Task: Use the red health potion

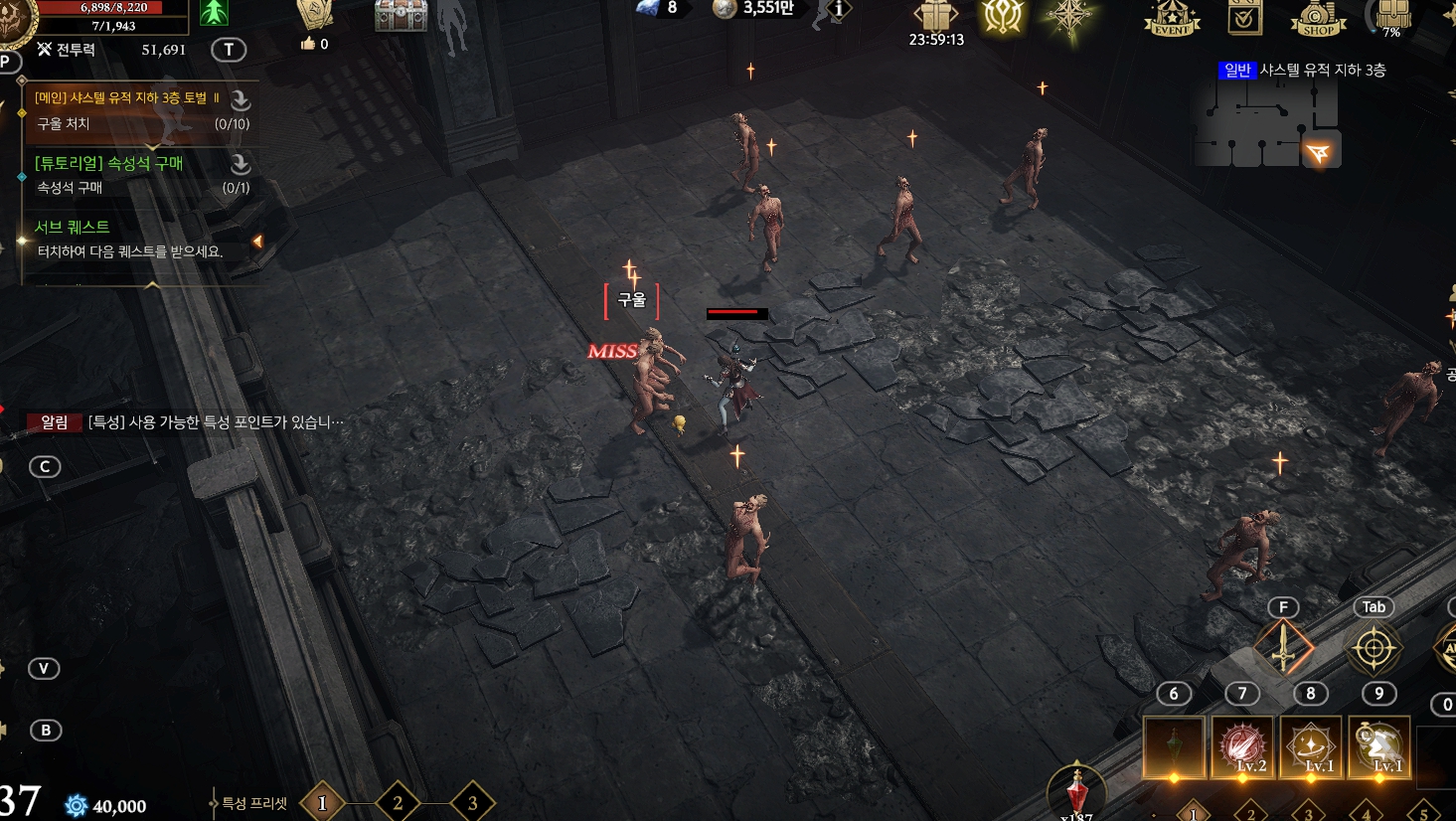Action: (1076, 793)
